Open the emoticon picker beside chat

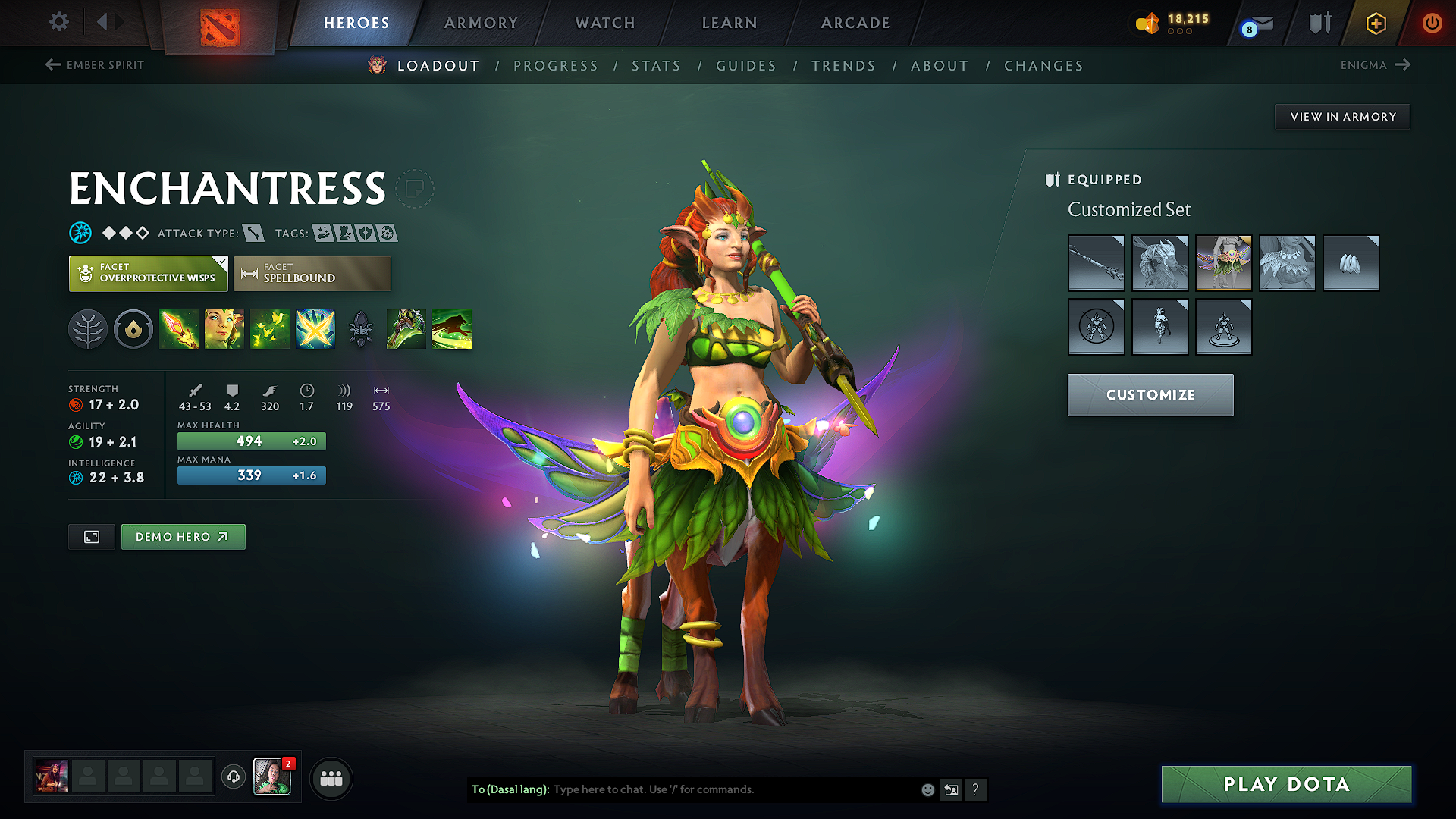[x=927, y=789]
